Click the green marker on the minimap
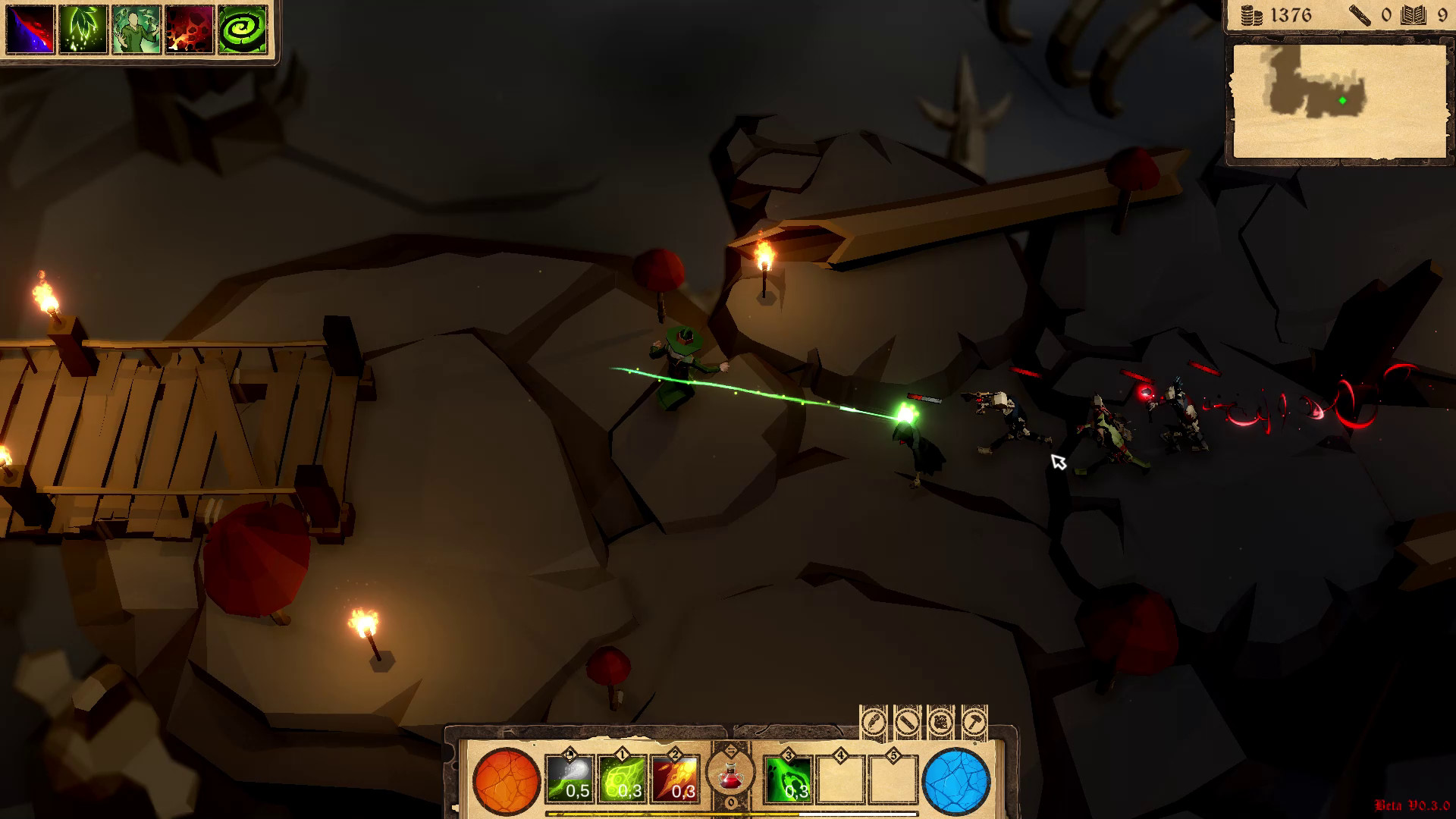The width and height of the screenshot is (1456, 819). (x=1341, y=99)
